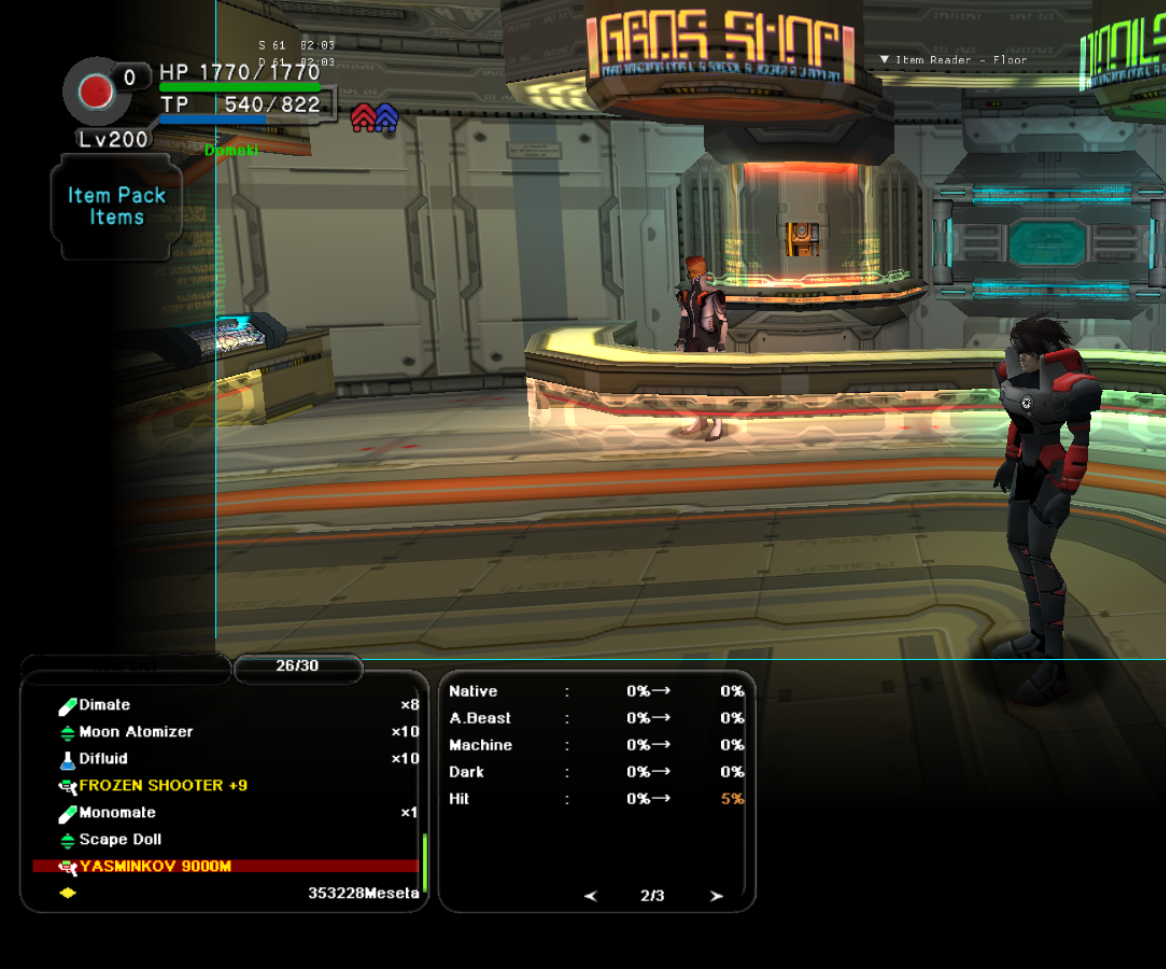Click the item list scrollbar
This screenshot has height=969, width=1166.
point(425,862)
